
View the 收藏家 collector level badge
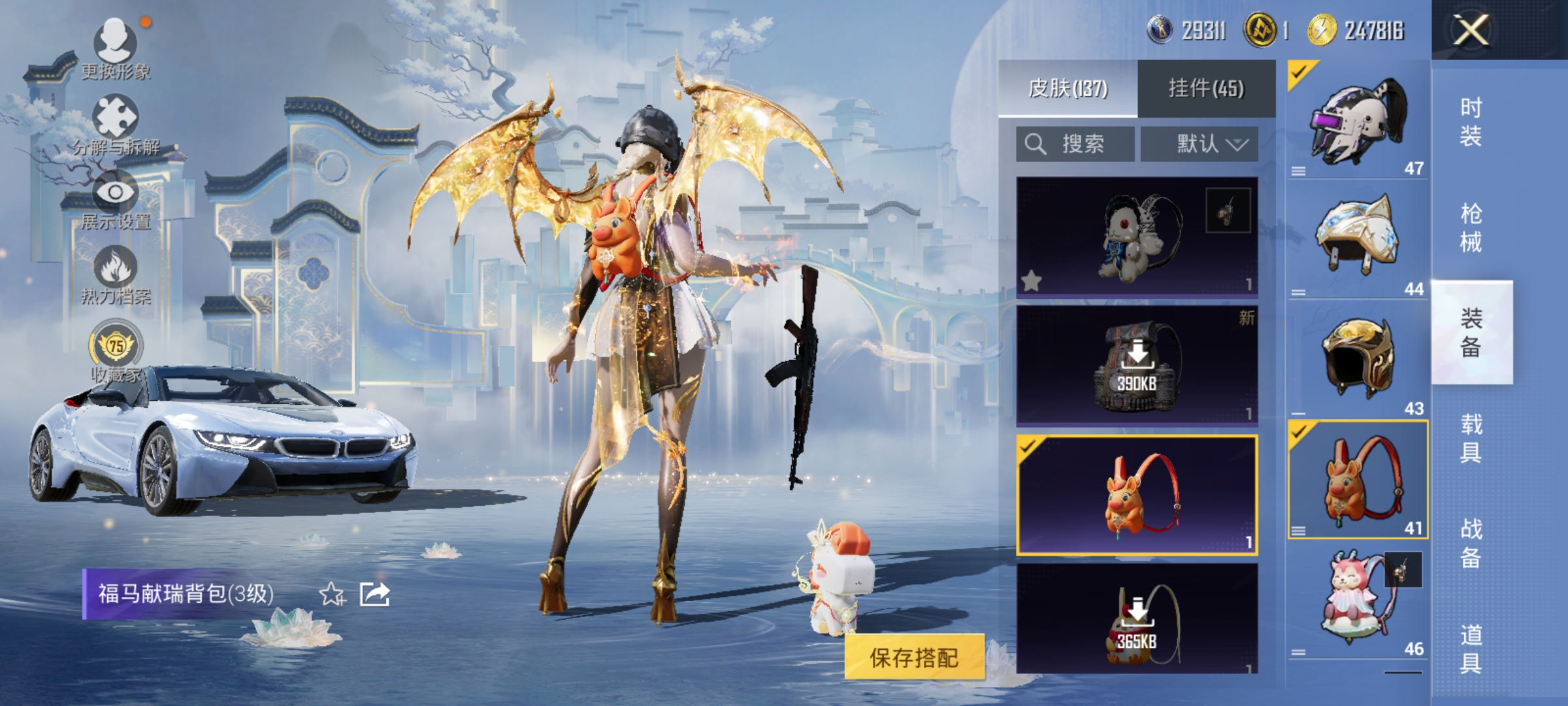pyautogui.click(x=116, y=352)
